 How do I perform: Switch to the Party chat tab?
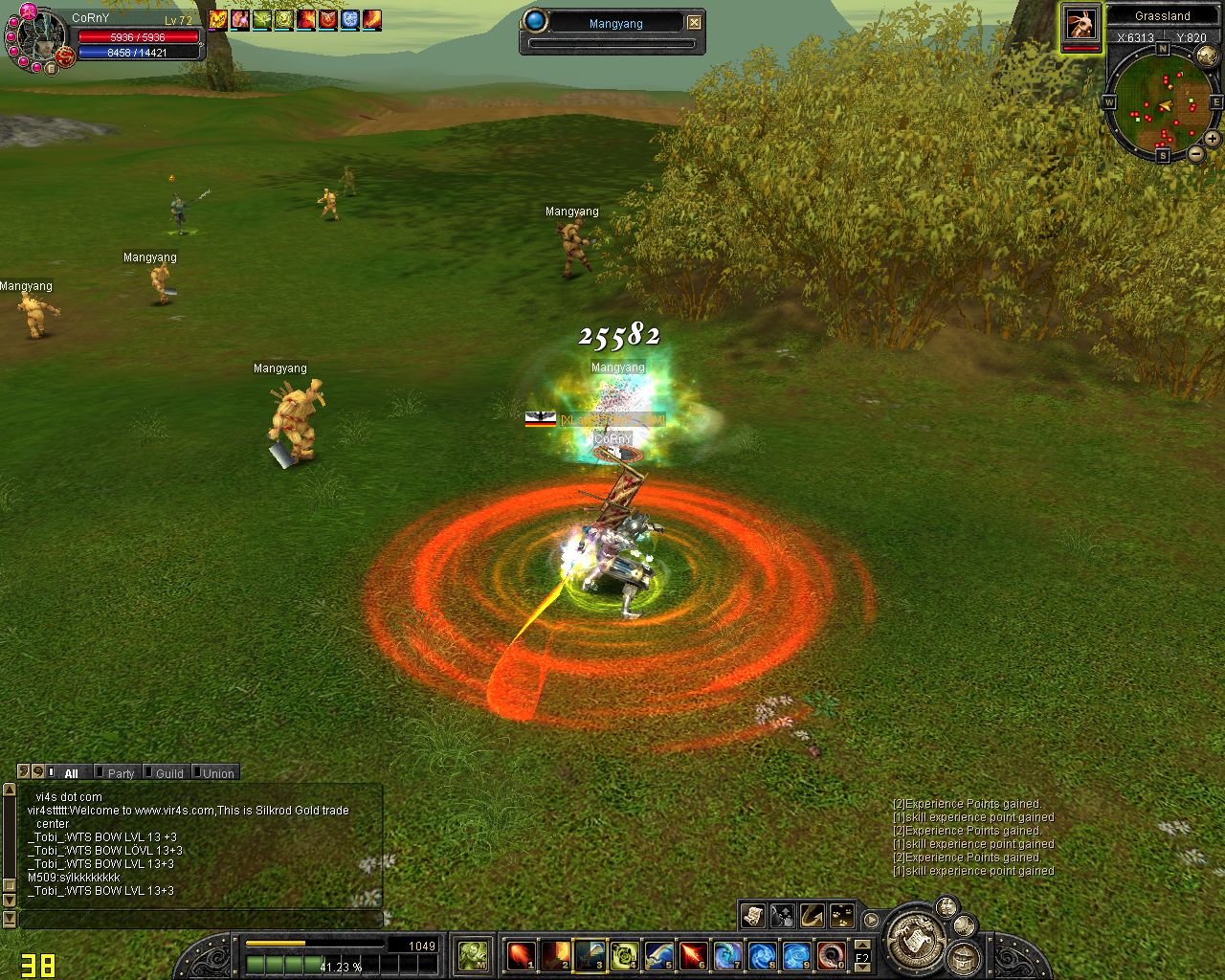tap(121, 773)
